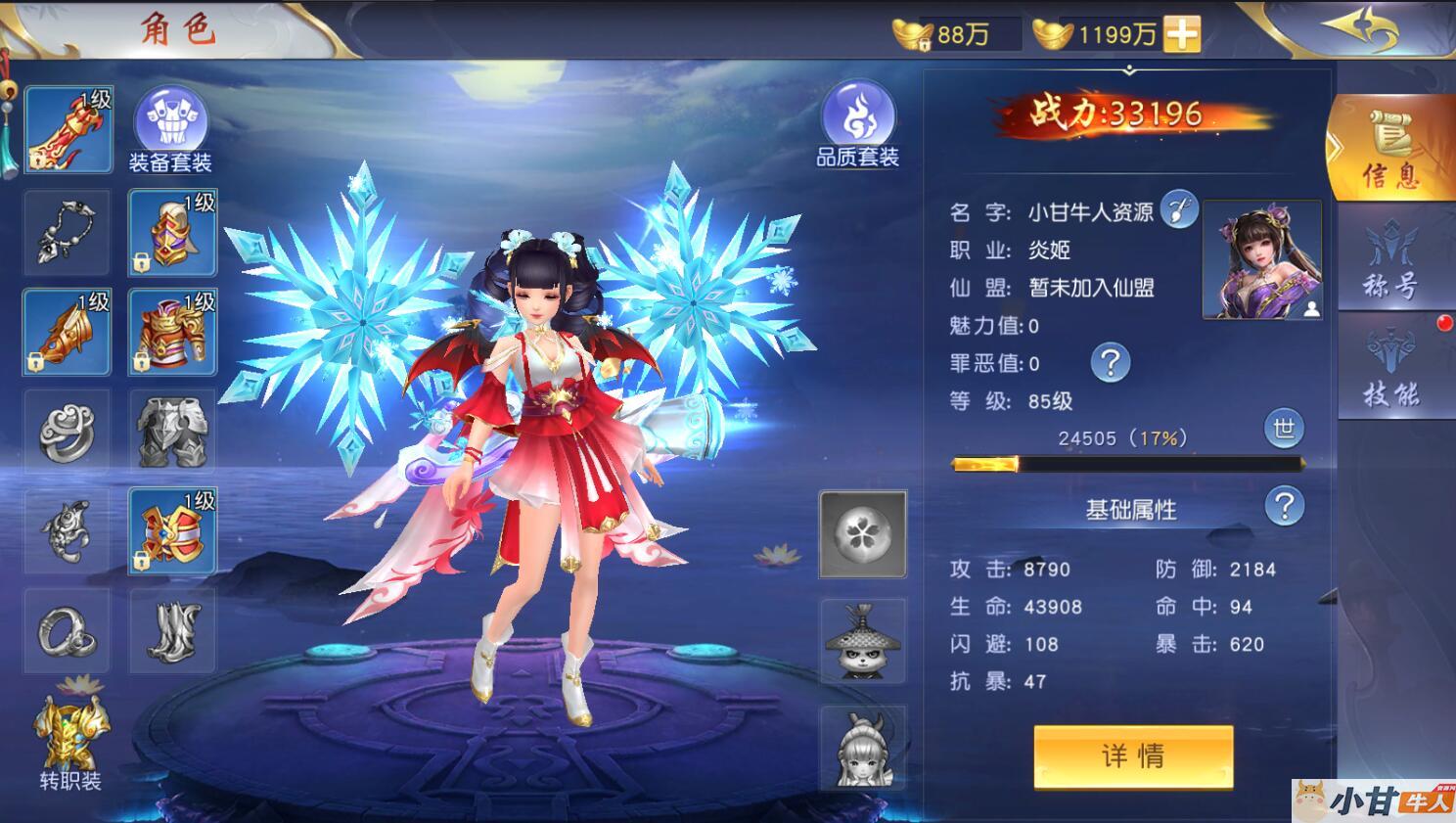Select the 转职装 job-change gear icon

click(x=70, y=739)
